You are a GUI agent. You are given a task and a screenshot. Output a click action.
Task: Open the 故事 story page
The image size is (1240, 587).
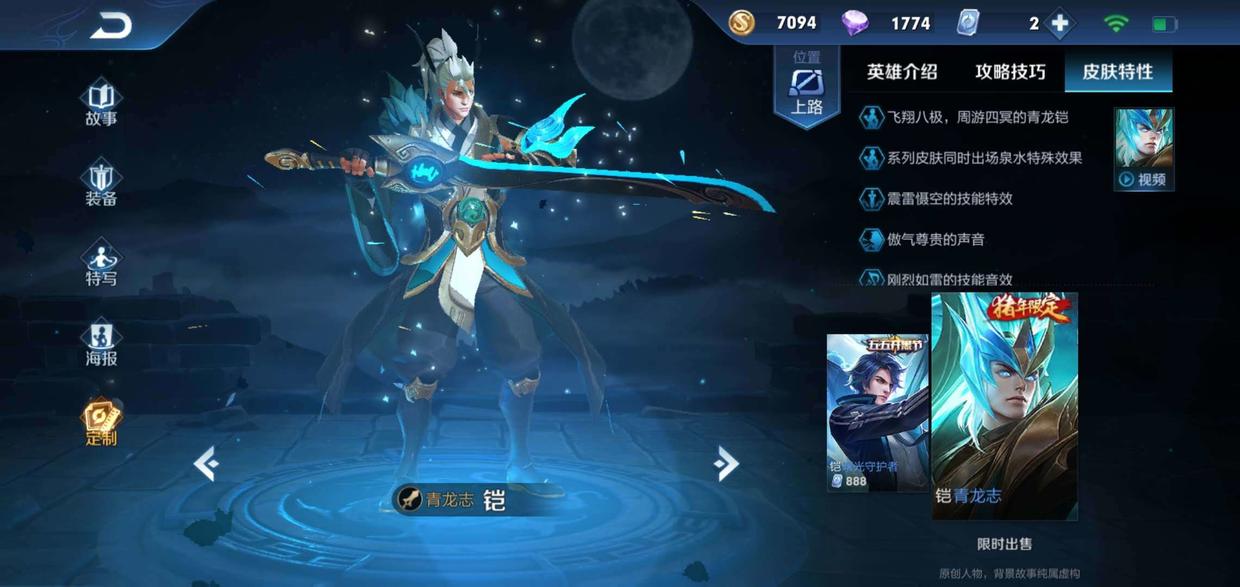(x=101, y=104)
